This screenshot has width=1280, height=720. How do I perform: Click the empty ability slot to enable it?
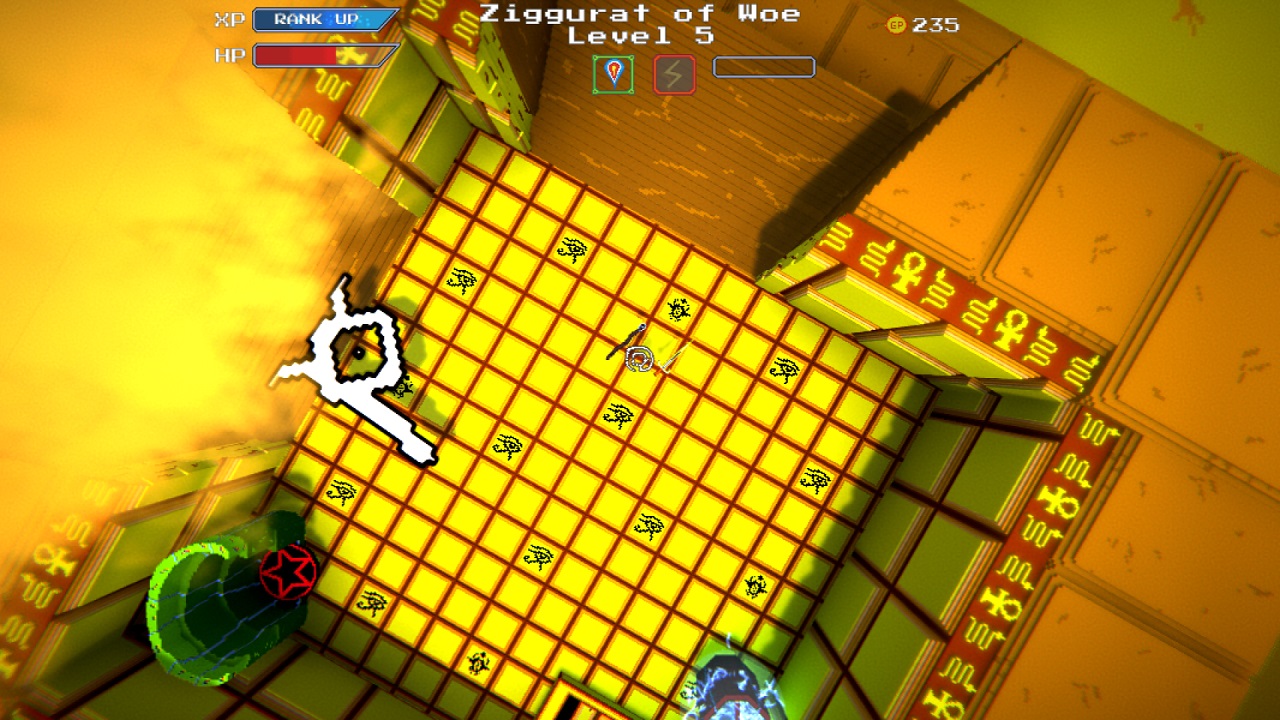coord(763,67)
